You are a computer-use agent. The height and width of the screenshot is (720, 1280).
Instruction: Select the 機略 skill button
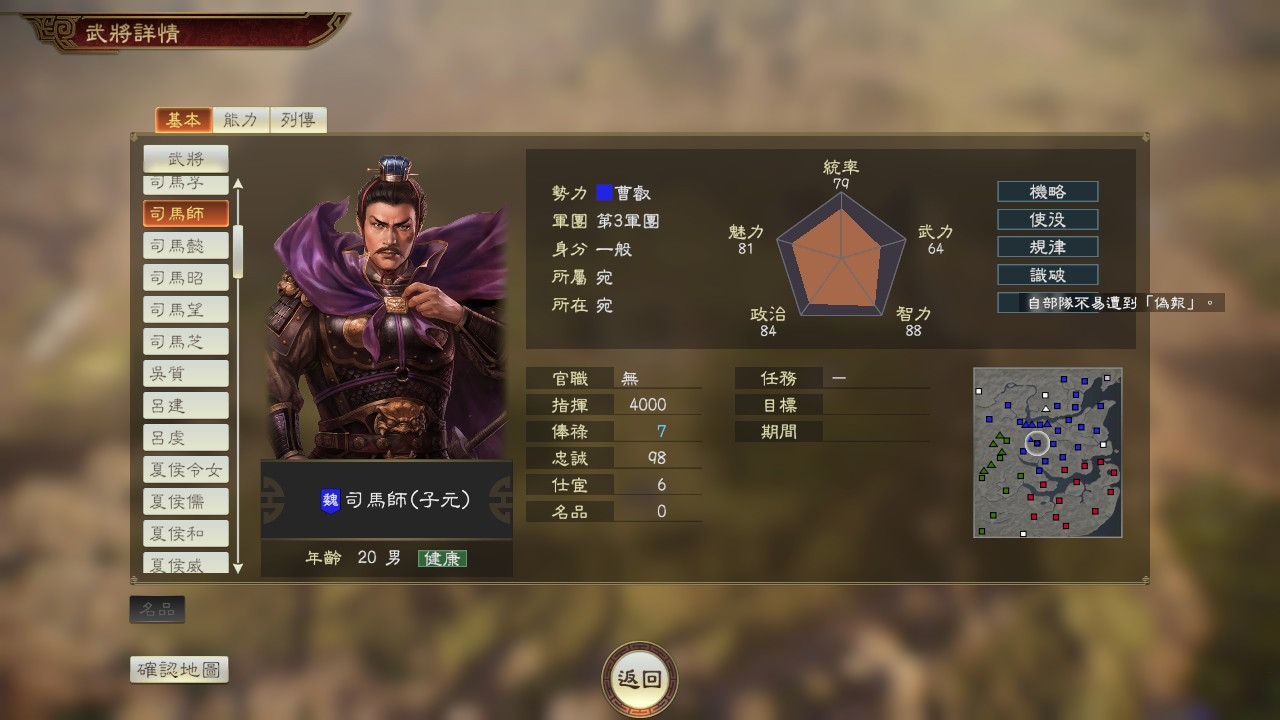1047,191
